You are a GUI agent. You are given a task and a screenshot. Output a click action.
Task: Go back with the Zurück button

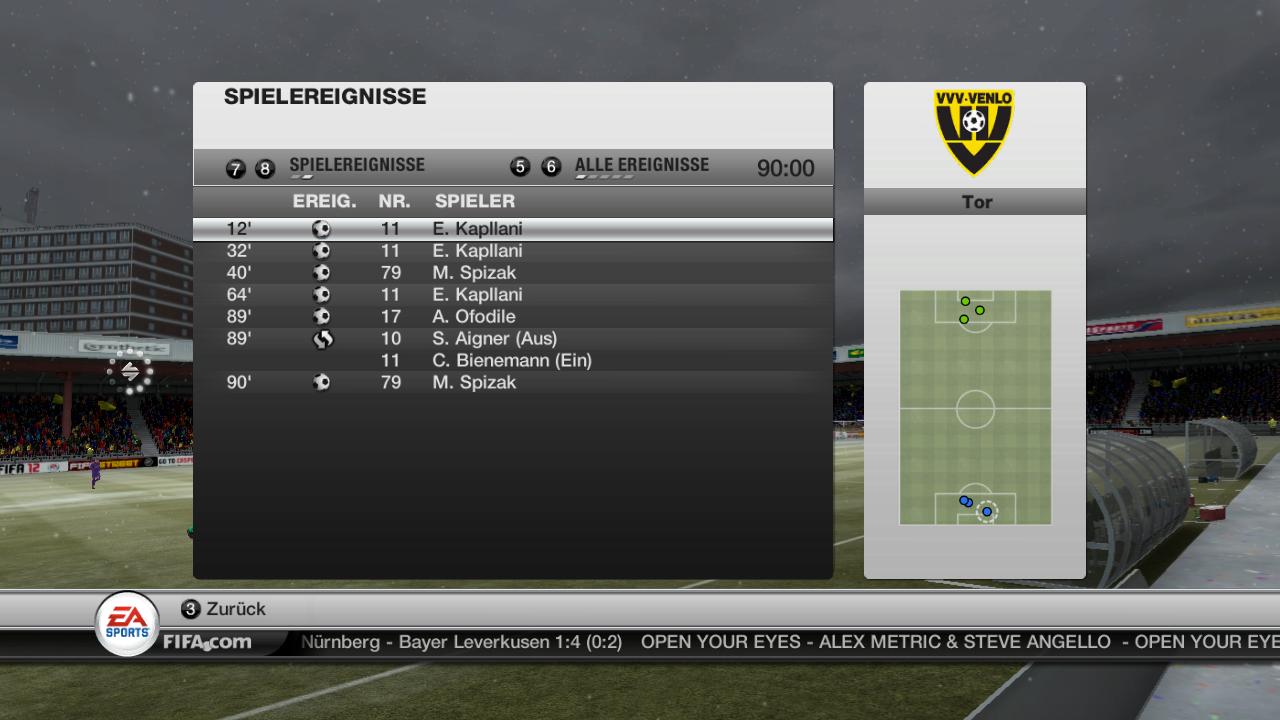click(224, 609)
